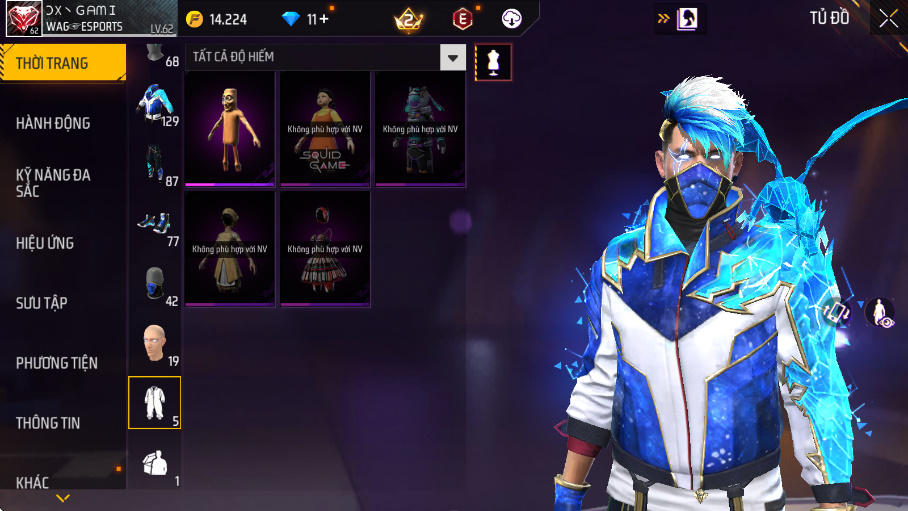The width and height of the screenshot is (908, 511).
Task: Select the mask category with 42 items
Action: (154, 283)
